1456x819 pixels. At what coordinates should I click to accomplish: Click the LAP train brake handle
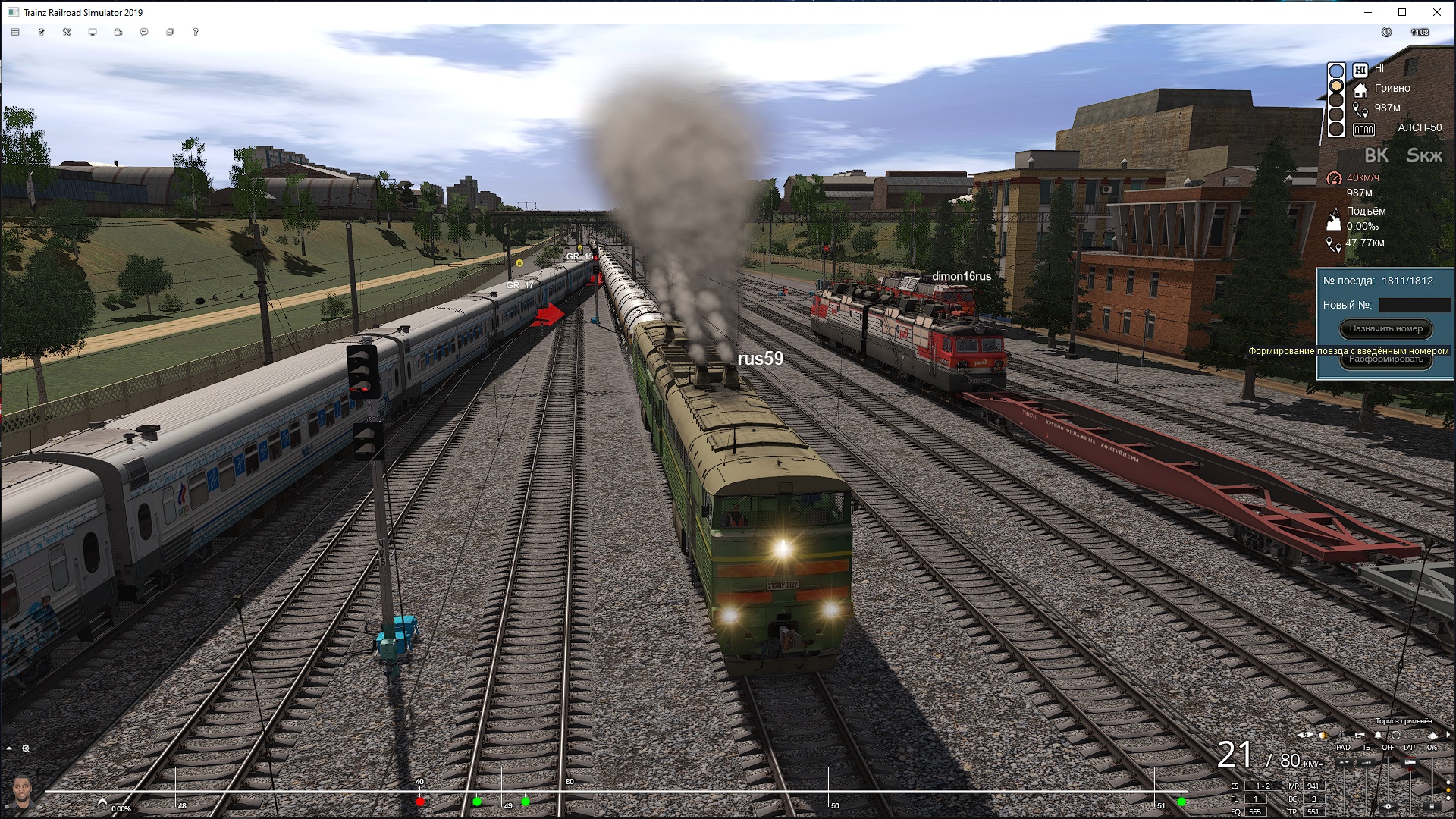[1410, 761]
